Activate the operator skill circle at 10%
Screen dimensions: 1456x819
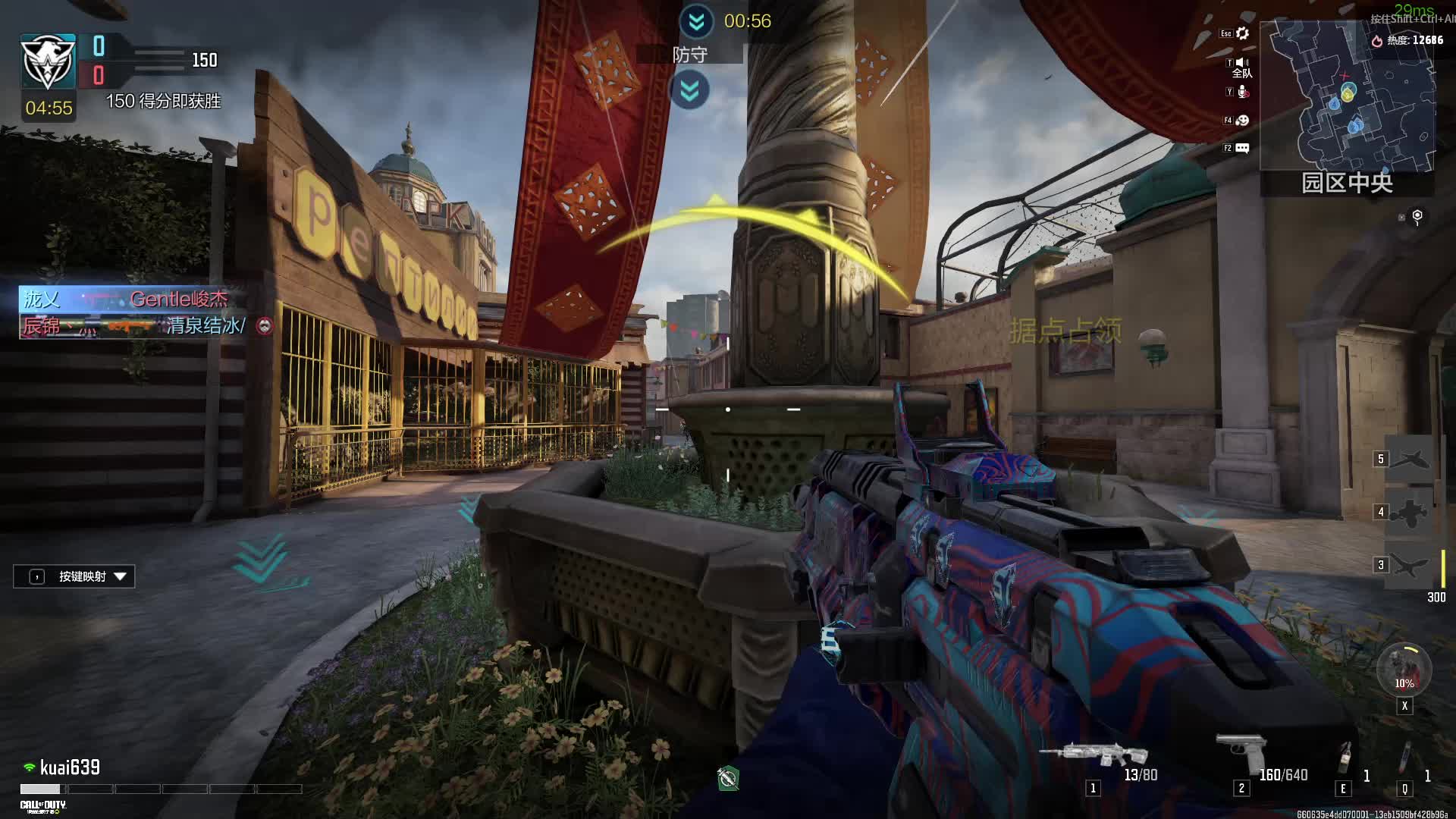tap(1404, 670)
